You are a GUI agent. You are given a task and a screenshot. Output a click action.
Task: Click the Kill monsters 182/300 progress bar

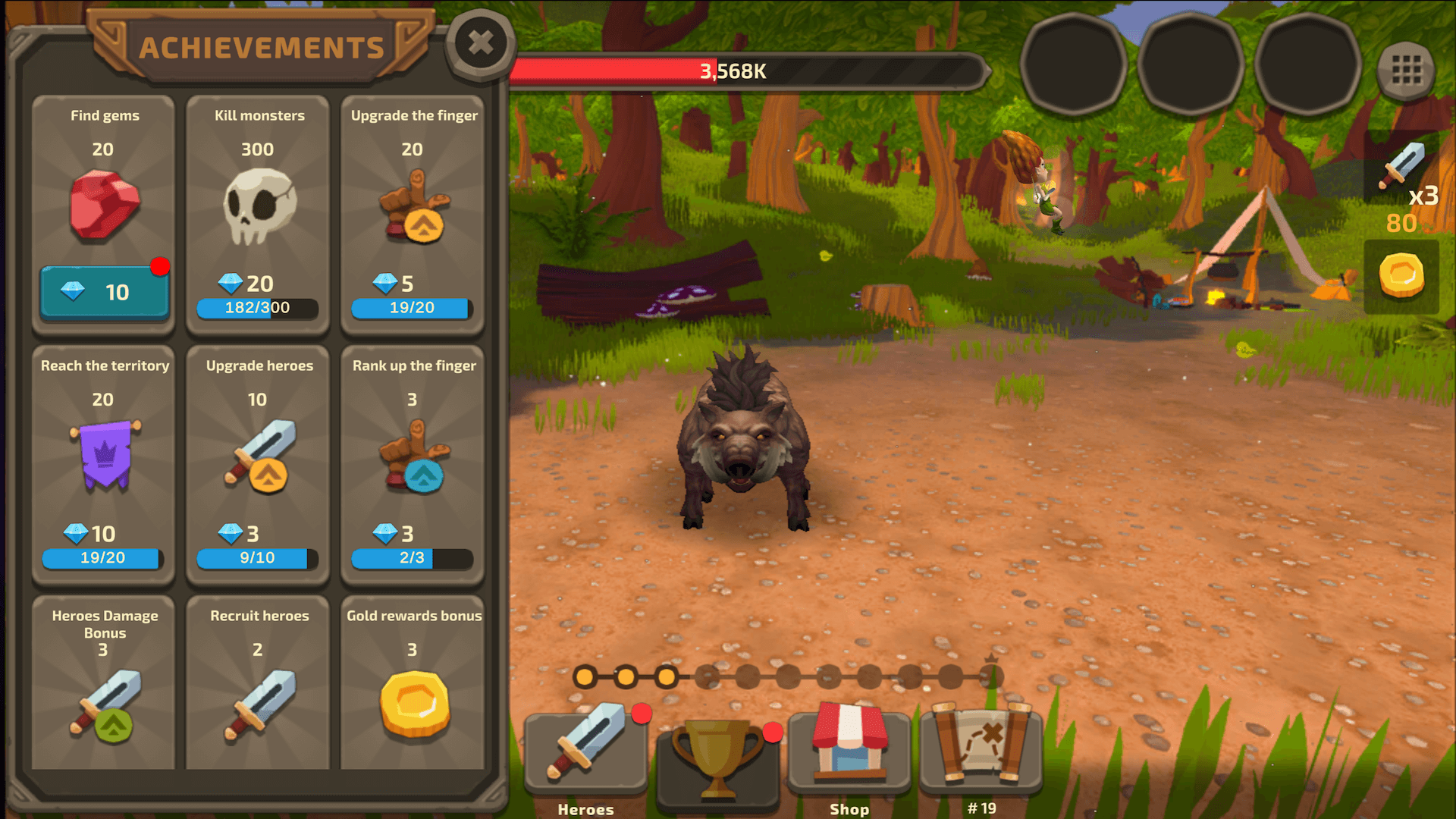pos(258,308)
